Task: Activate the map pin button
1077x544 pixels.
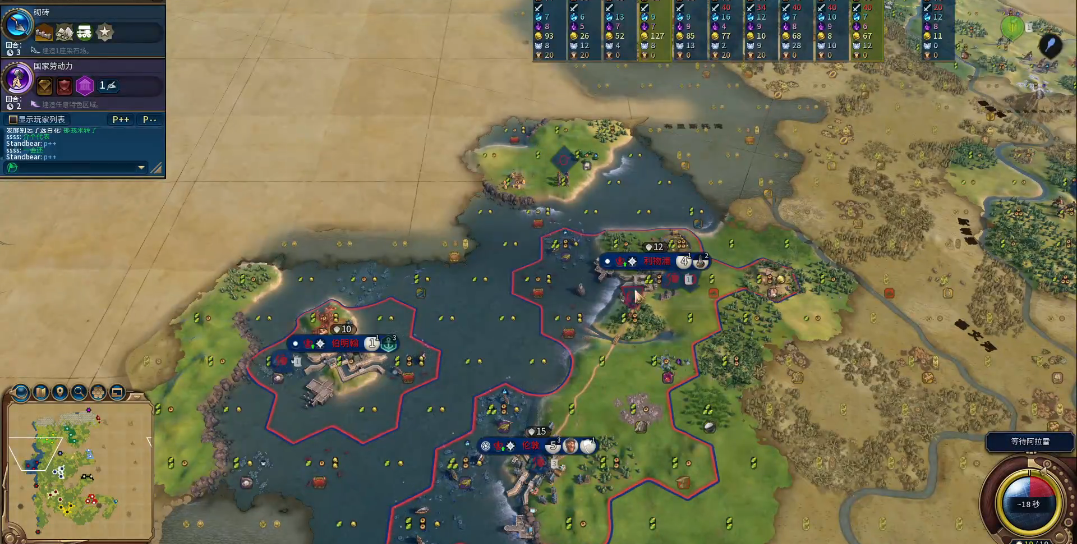Action: click(x=60, y=392)
